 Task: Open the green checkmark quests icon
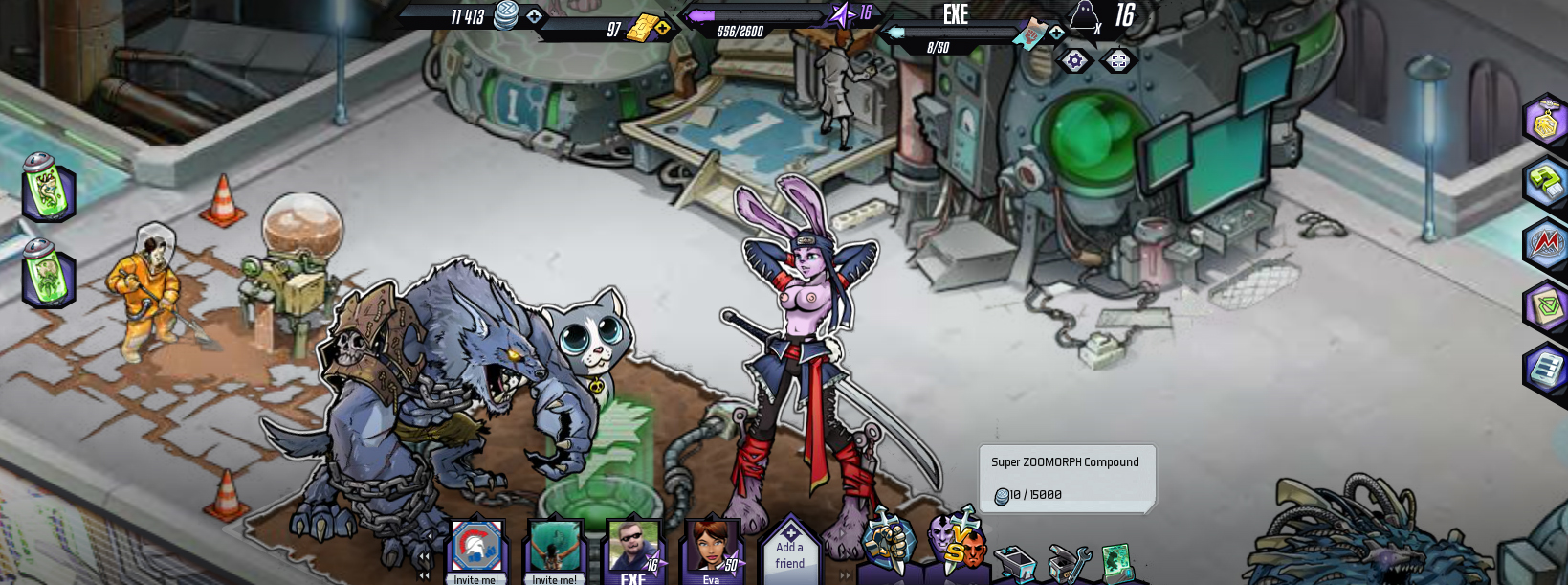pos(1545,306)
